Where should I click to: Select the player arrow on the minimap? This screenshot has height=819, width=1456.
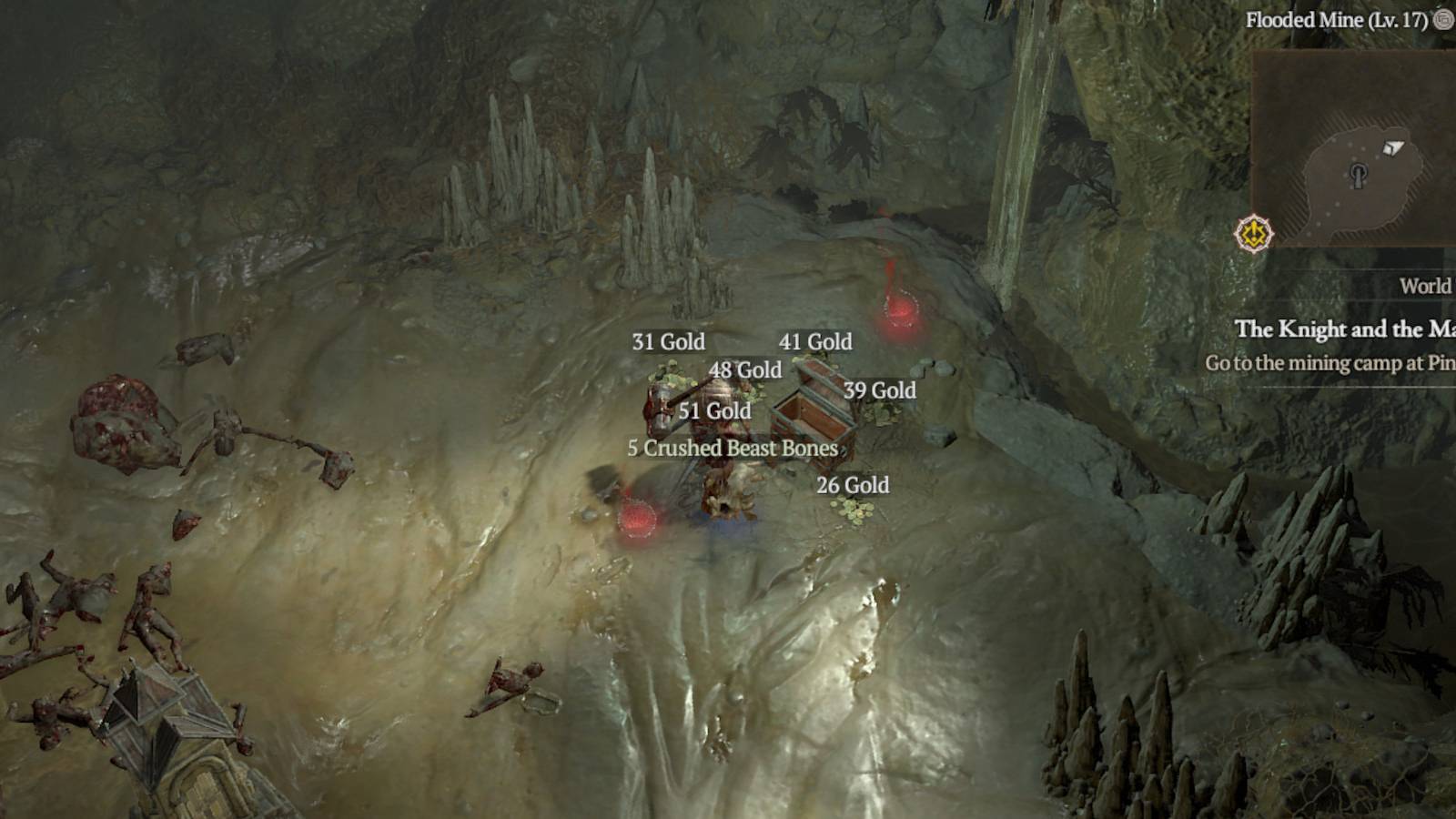click(1392, 147)
